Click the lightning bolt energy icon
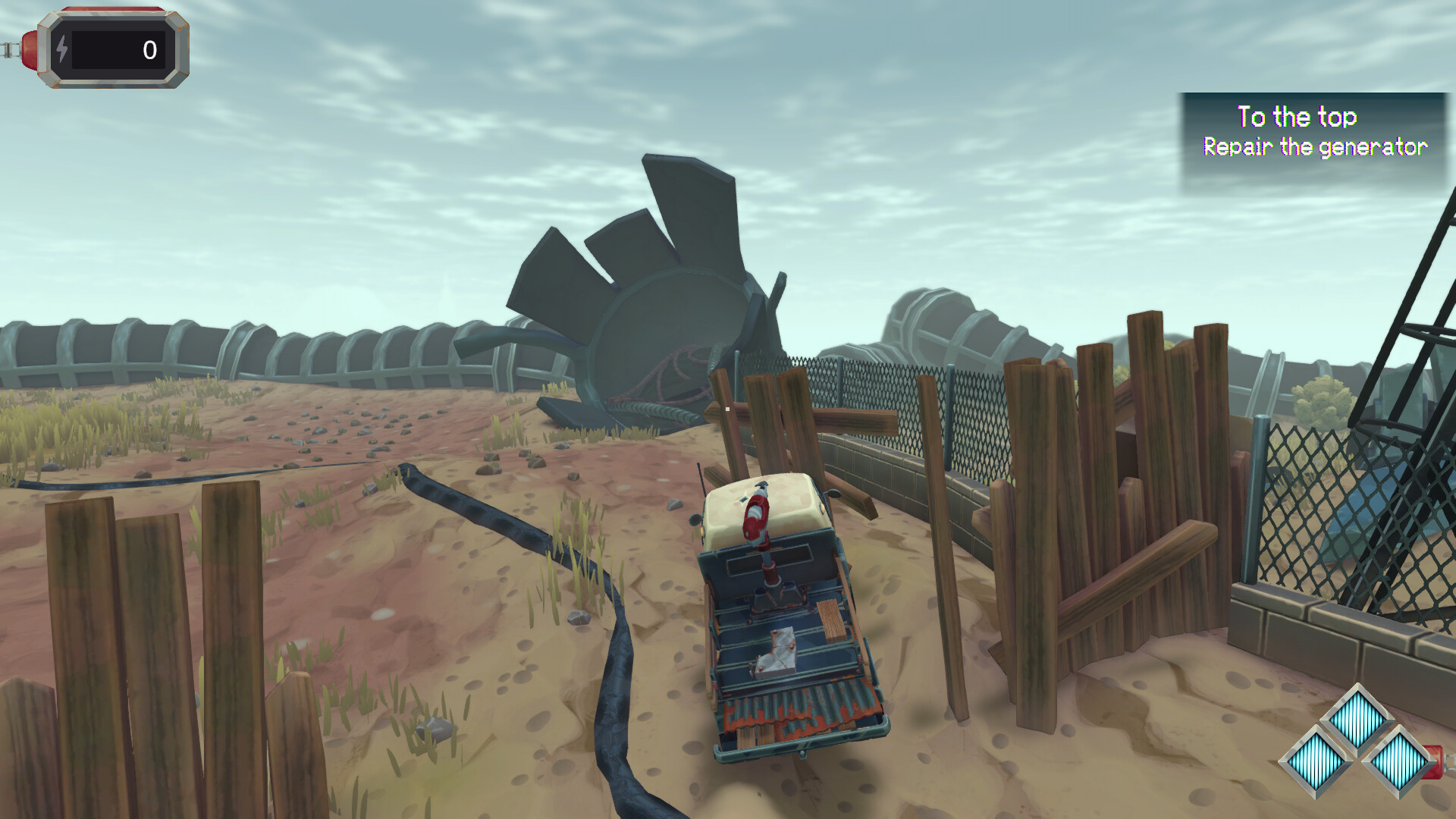 coord(62,50)
